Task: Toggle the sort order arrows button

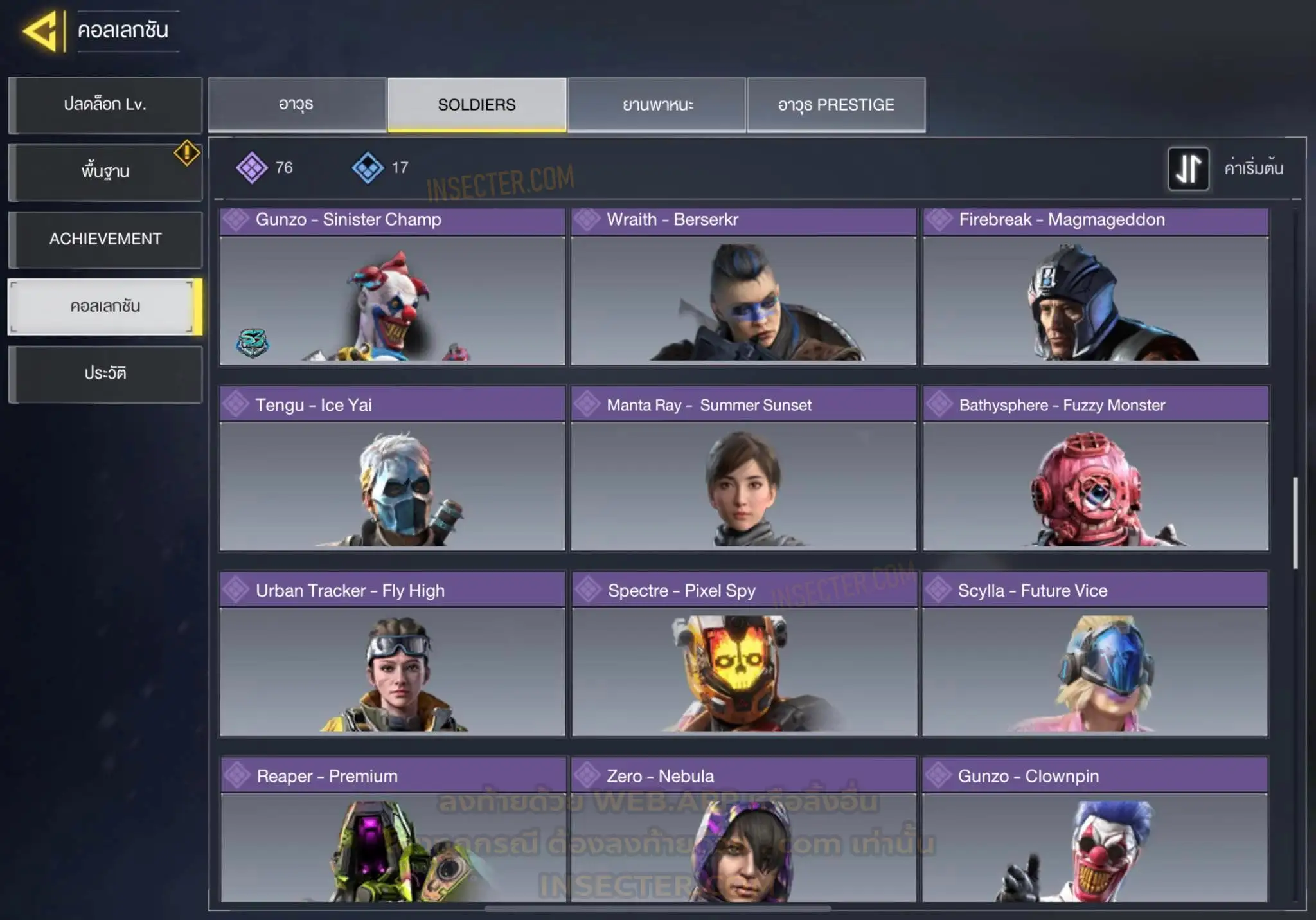Action: click(x=1188, y=168)
